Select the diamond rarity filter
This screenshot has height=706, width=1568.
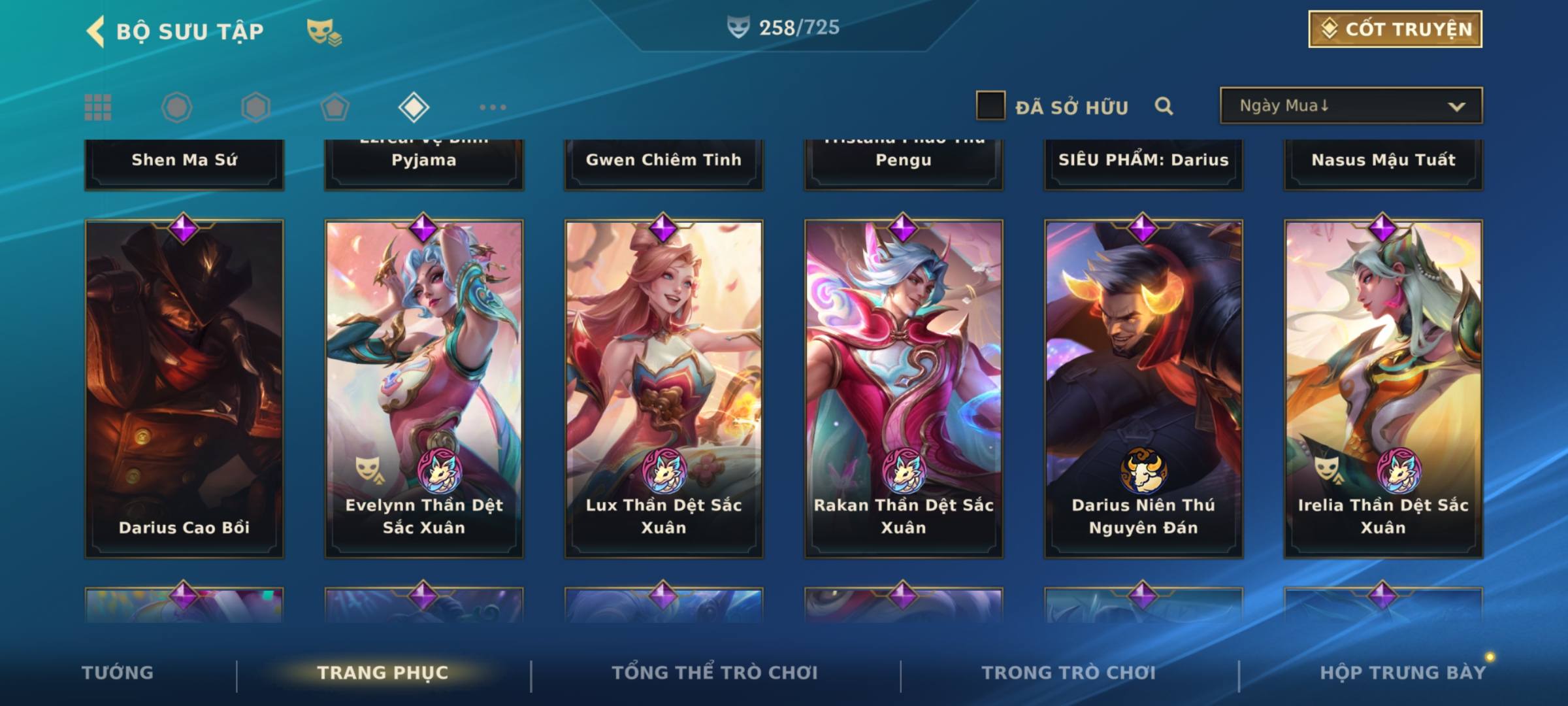414,107
